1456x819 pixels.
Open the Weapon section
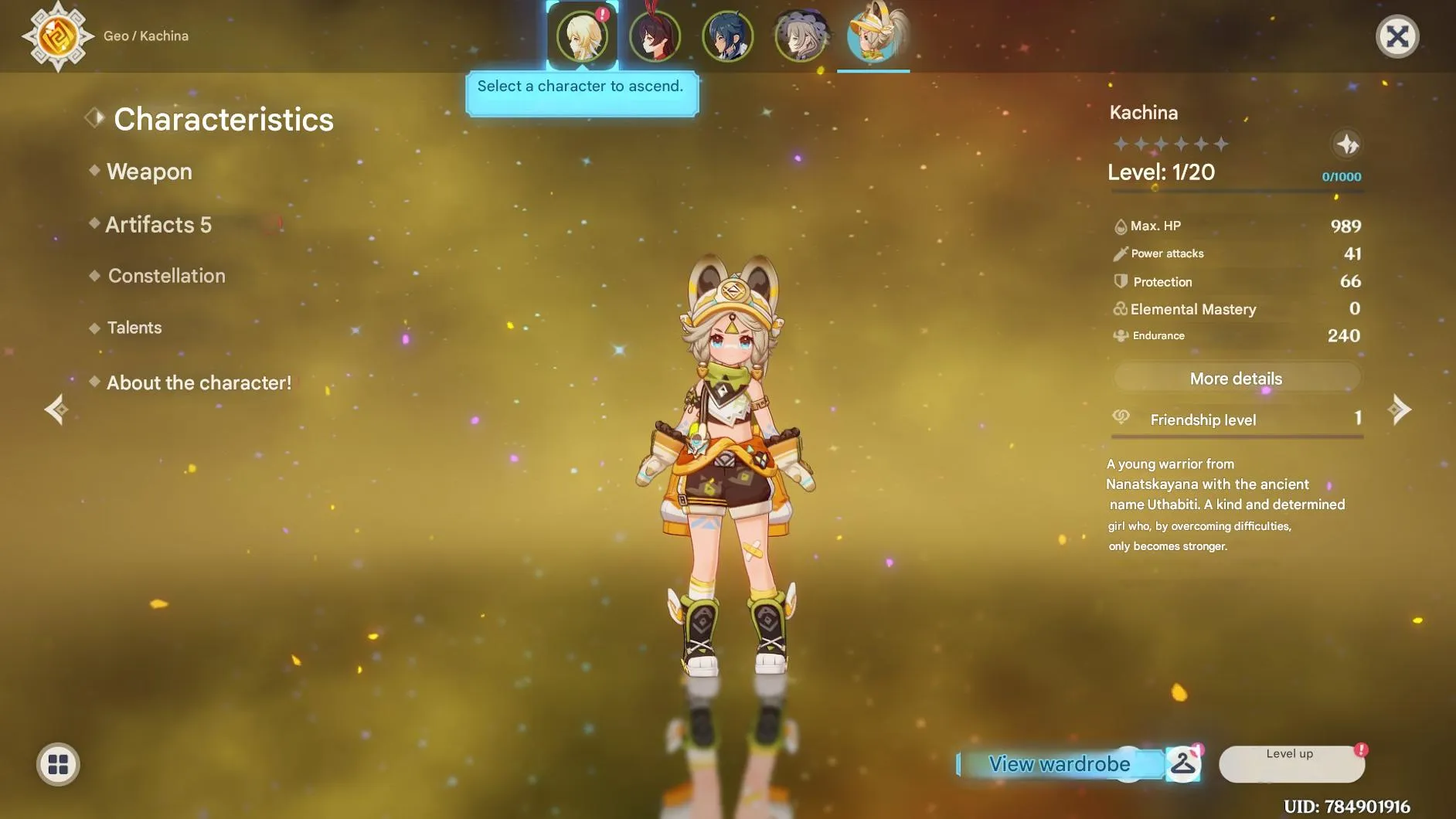tap(149, 172)
